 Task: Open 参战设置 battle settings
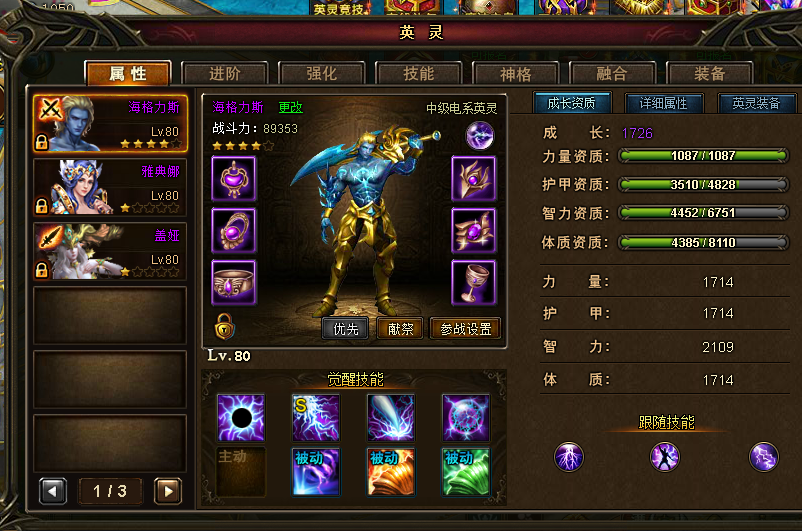tap(465, 329)
